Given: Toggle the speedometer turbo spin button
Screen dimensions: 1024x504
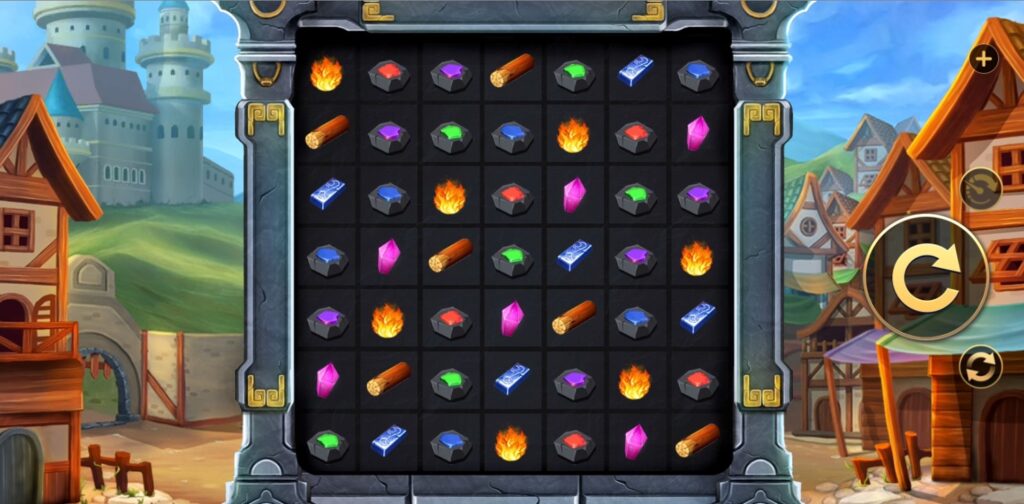Looking at the screenshot, I should point(981,188).
